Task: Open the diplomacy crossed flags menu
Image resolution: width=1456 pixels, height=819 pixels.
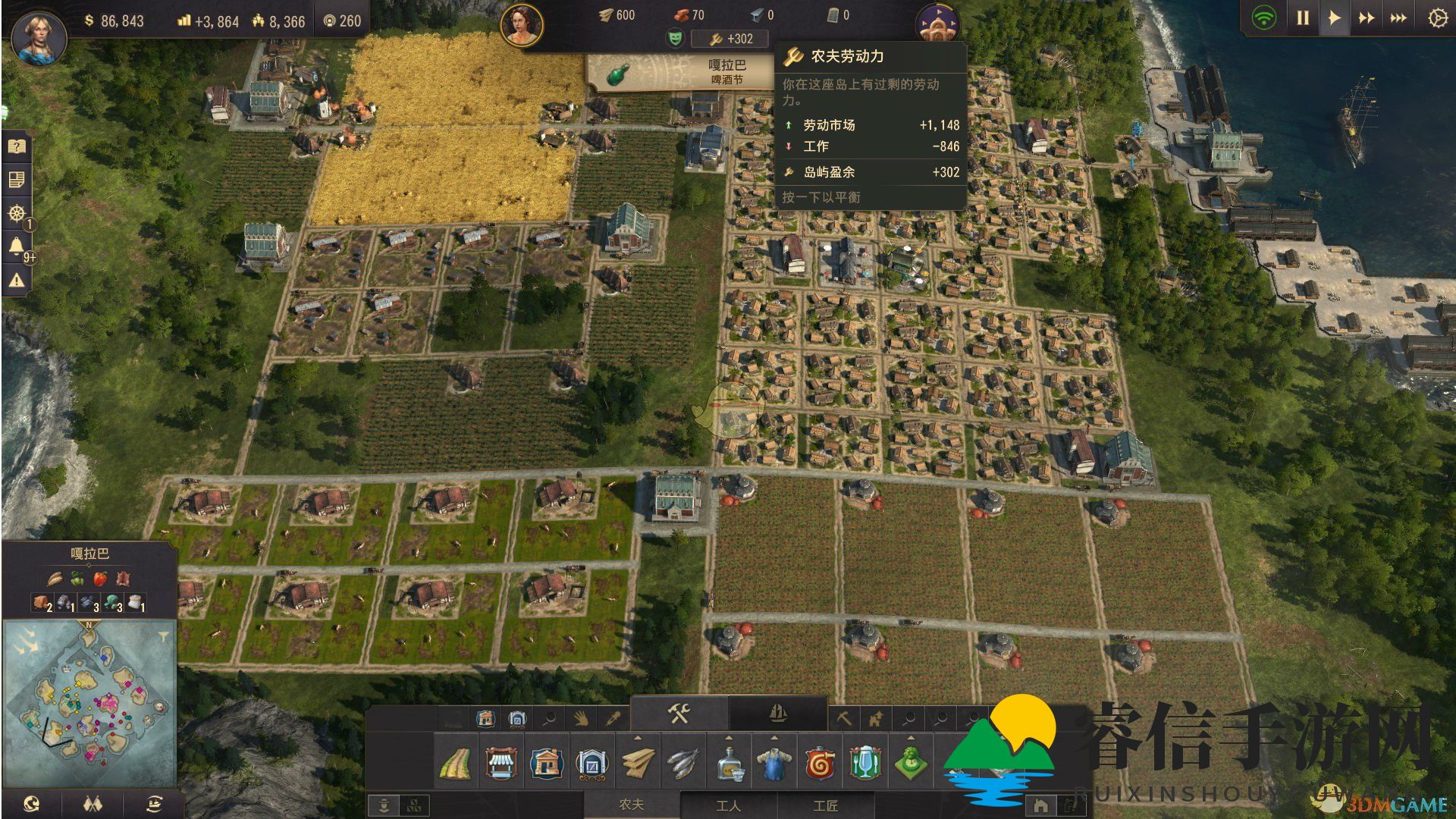Action: (93, 804)
